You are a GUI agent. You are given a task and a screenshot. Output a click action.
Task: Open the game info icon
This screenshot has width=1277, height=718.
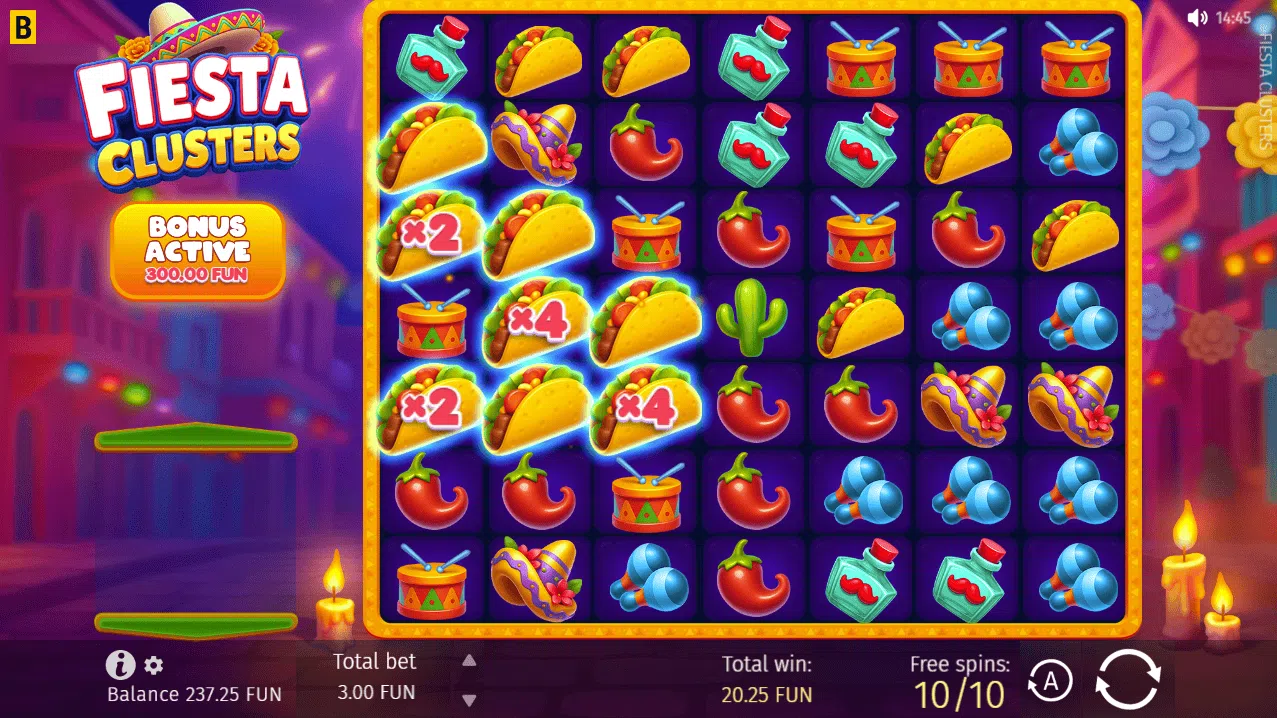[120, 664]
